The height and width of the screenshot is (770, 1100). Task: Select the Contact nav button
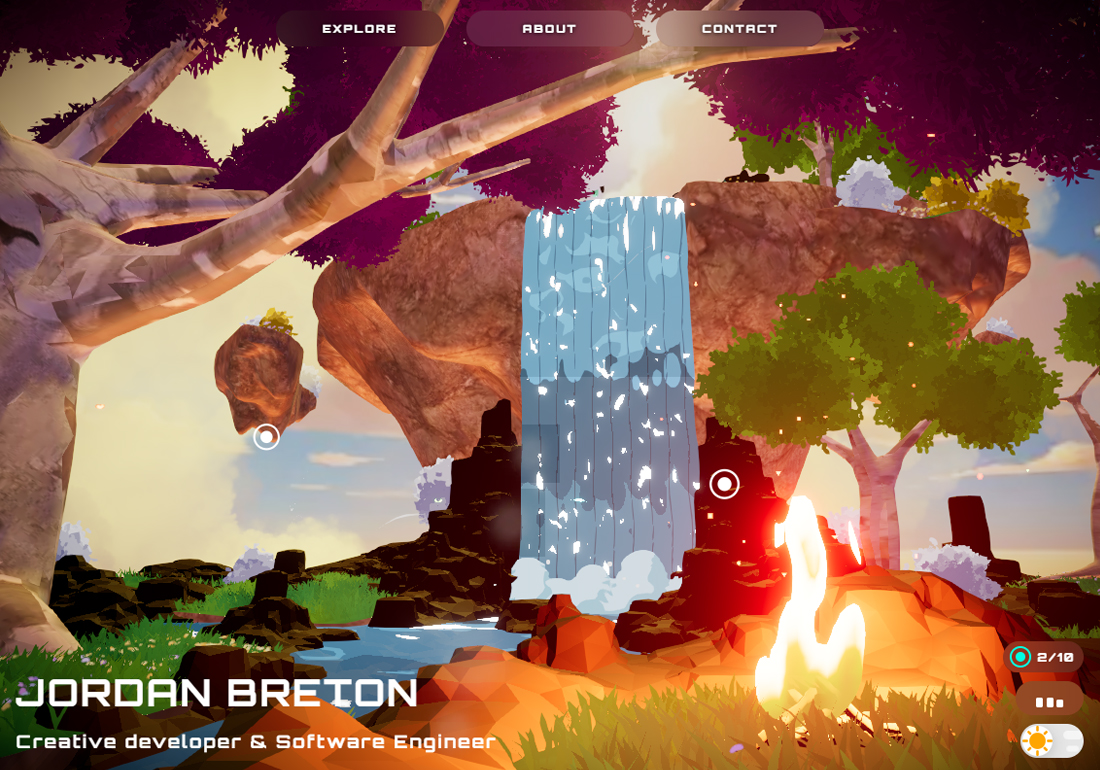point(739,29)
